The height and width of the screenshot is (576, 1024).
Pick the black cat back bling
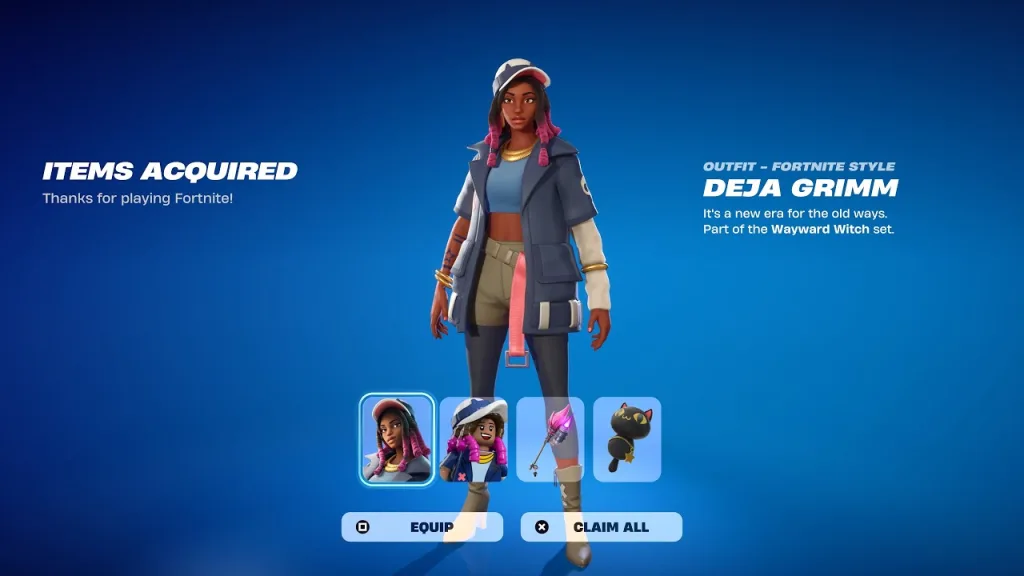coord(627,439)
